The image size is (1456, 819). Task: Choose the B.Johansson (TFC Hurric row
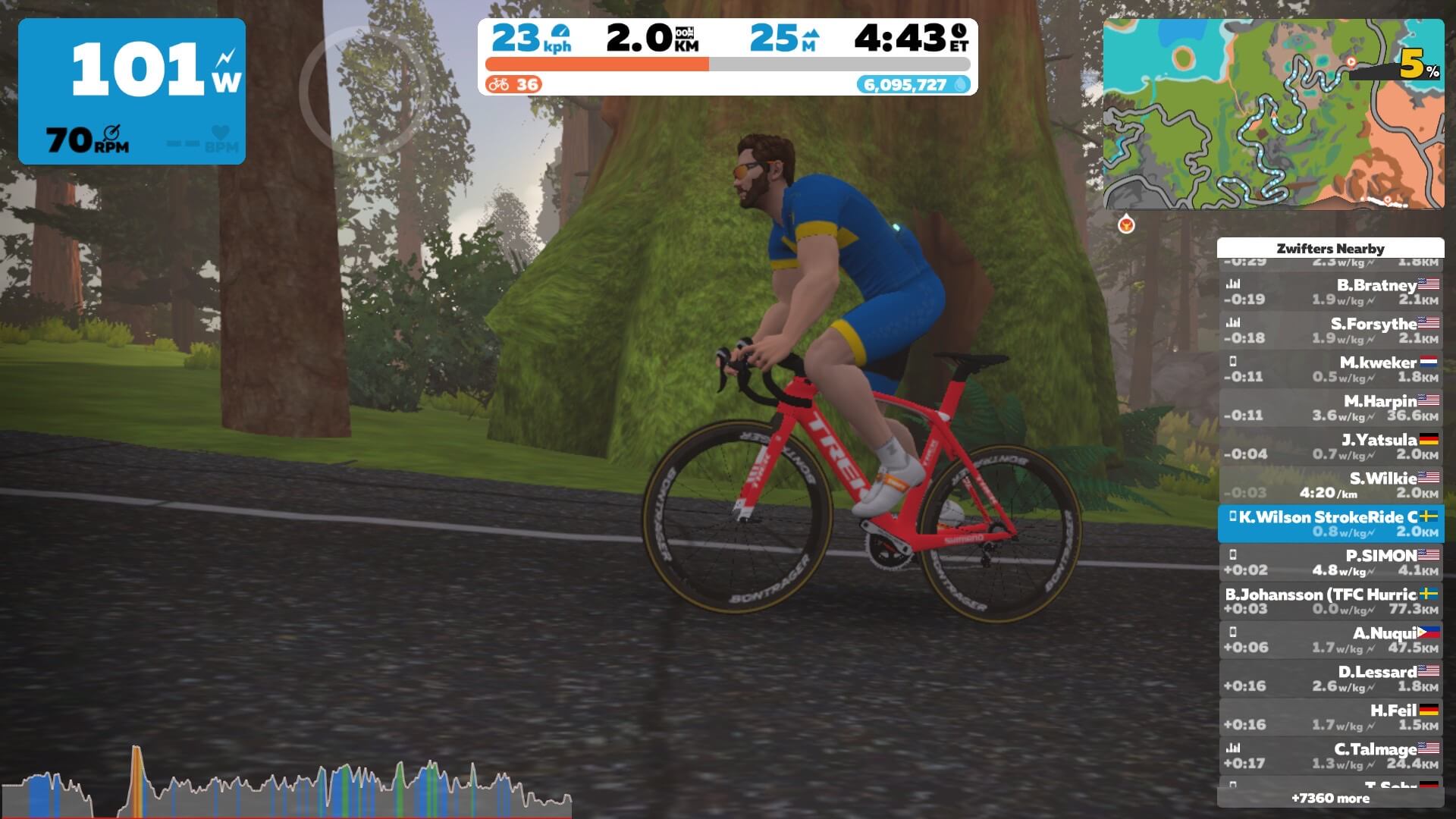pos(1331,601)
